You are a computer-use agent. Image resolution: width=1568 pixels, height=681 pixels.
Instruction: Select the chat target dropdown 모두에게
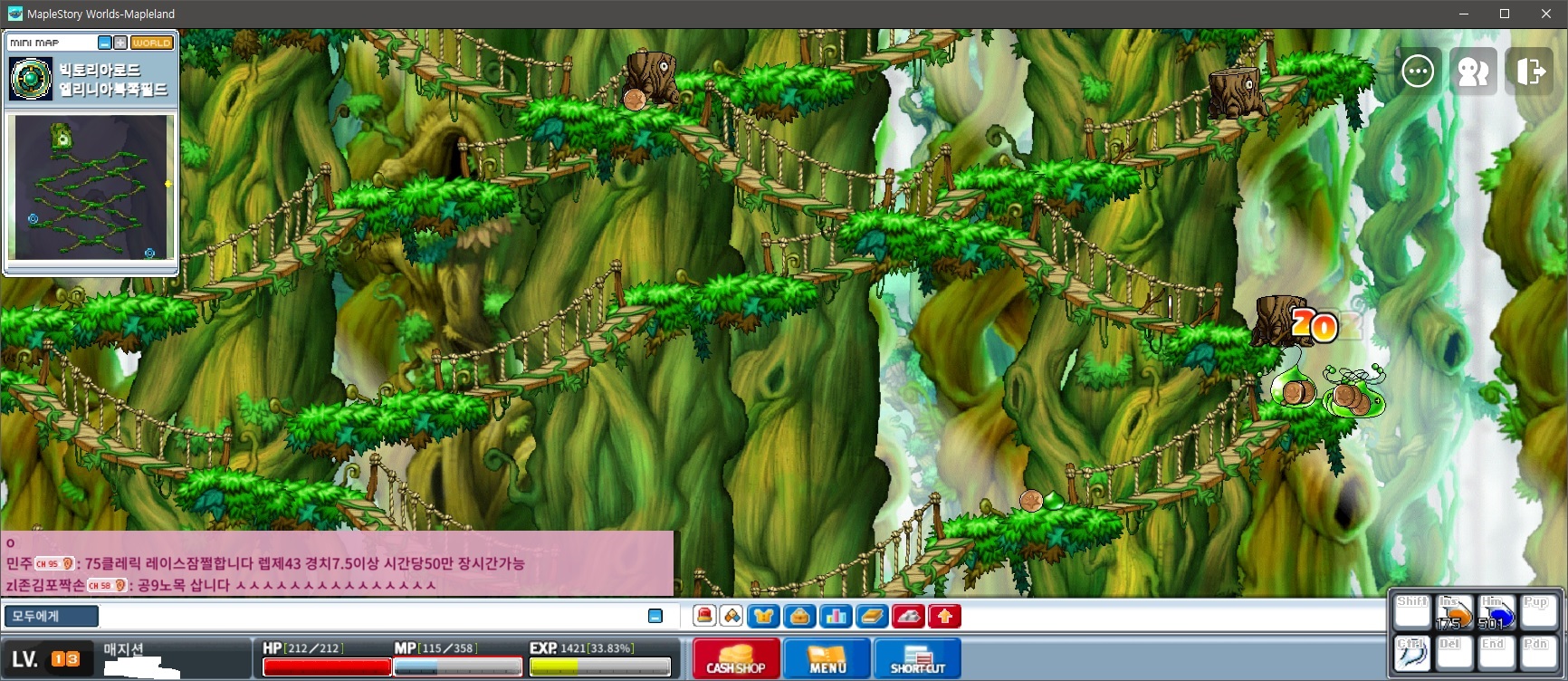click(x=52, y=617)
